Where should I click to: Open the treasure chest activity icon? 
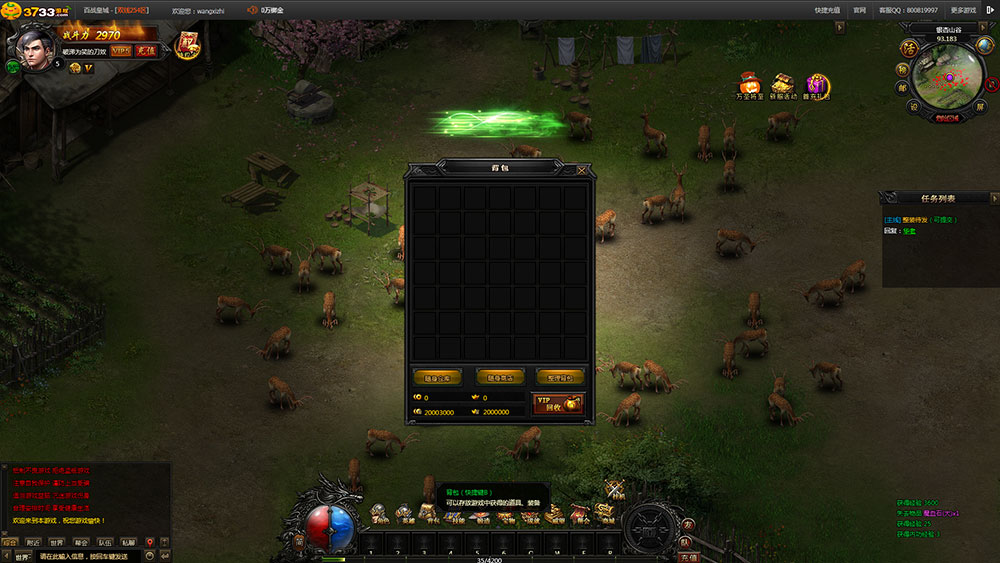pos(784,84)
